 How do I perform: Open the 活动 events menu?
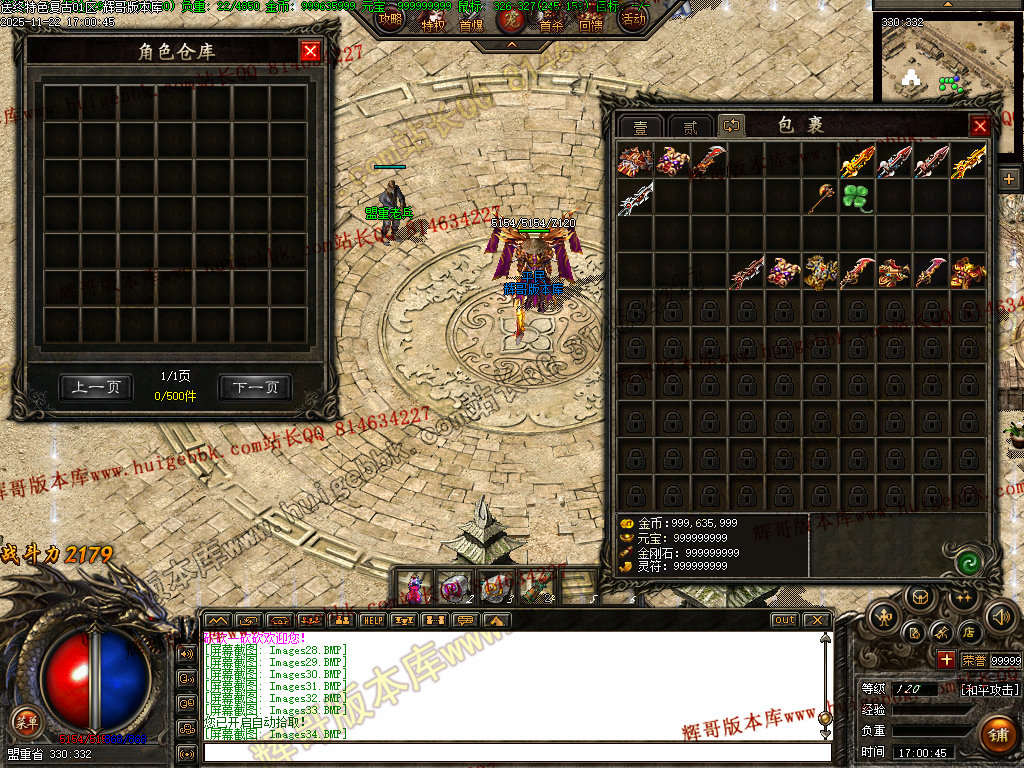pyautogui.click(x=632, y=18)
